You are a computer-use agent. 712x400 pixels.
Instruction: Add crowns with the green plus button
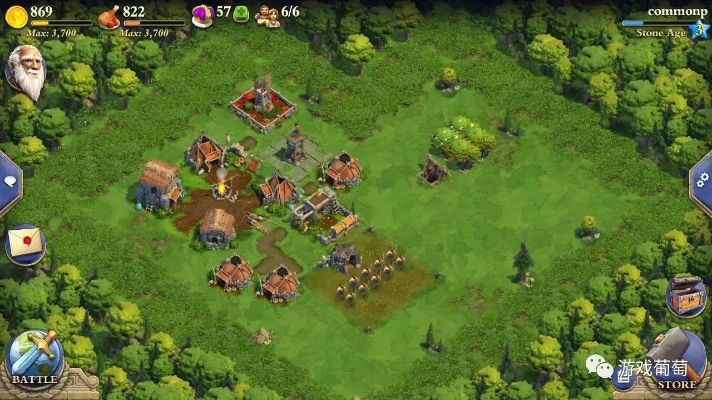[241, 14]
